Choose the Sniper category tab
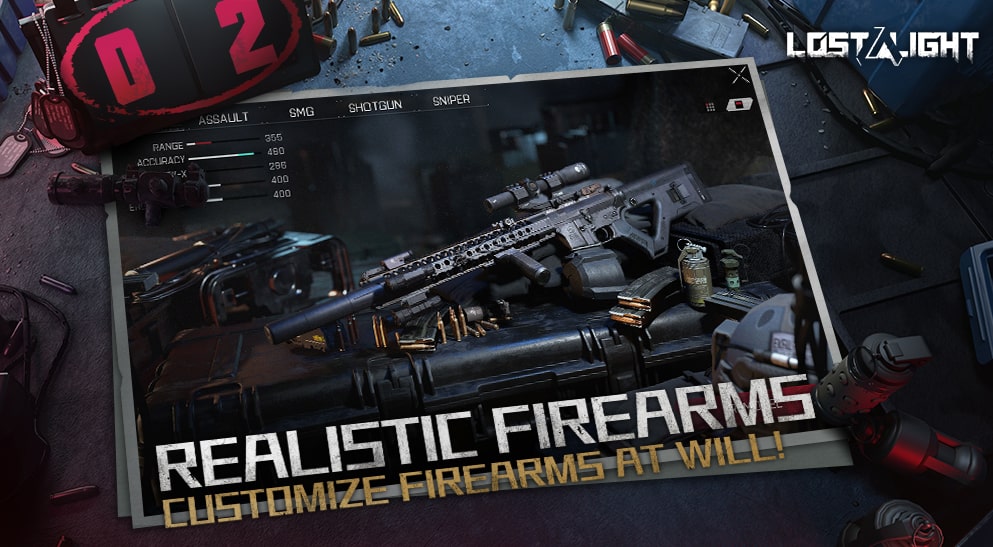This screenshot has height=547, width=993. coord(452,101)
